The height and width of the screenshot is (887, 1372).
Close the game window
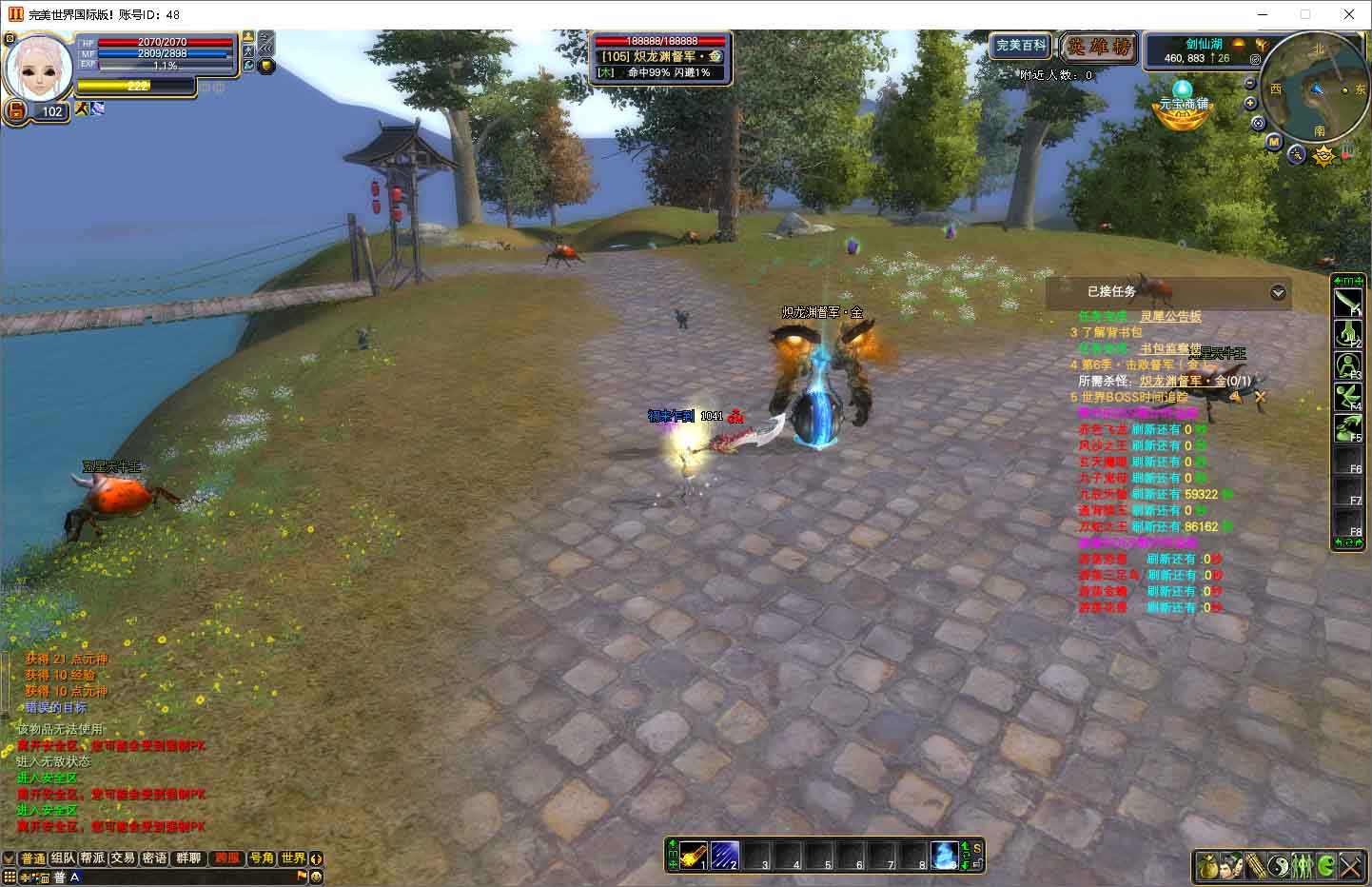(1349, 14)
